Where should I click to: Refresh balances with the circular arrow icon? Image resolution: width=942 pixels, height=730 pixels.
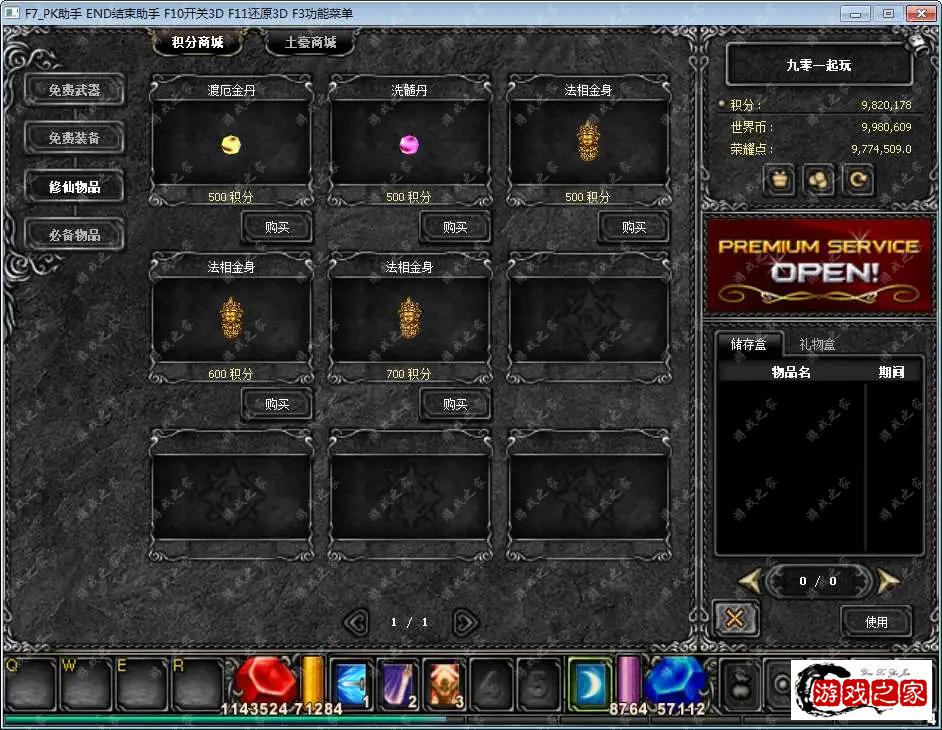[x=858, y=181]
